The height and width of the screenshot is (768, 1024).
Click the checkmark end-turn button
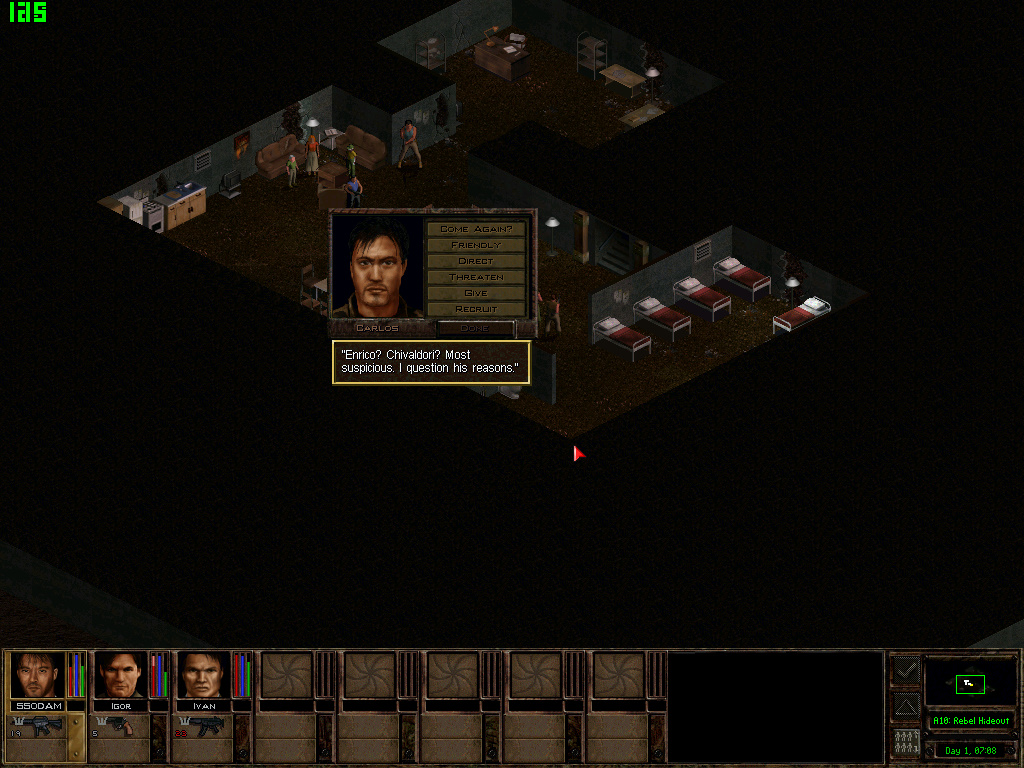[x=906, y=671]
